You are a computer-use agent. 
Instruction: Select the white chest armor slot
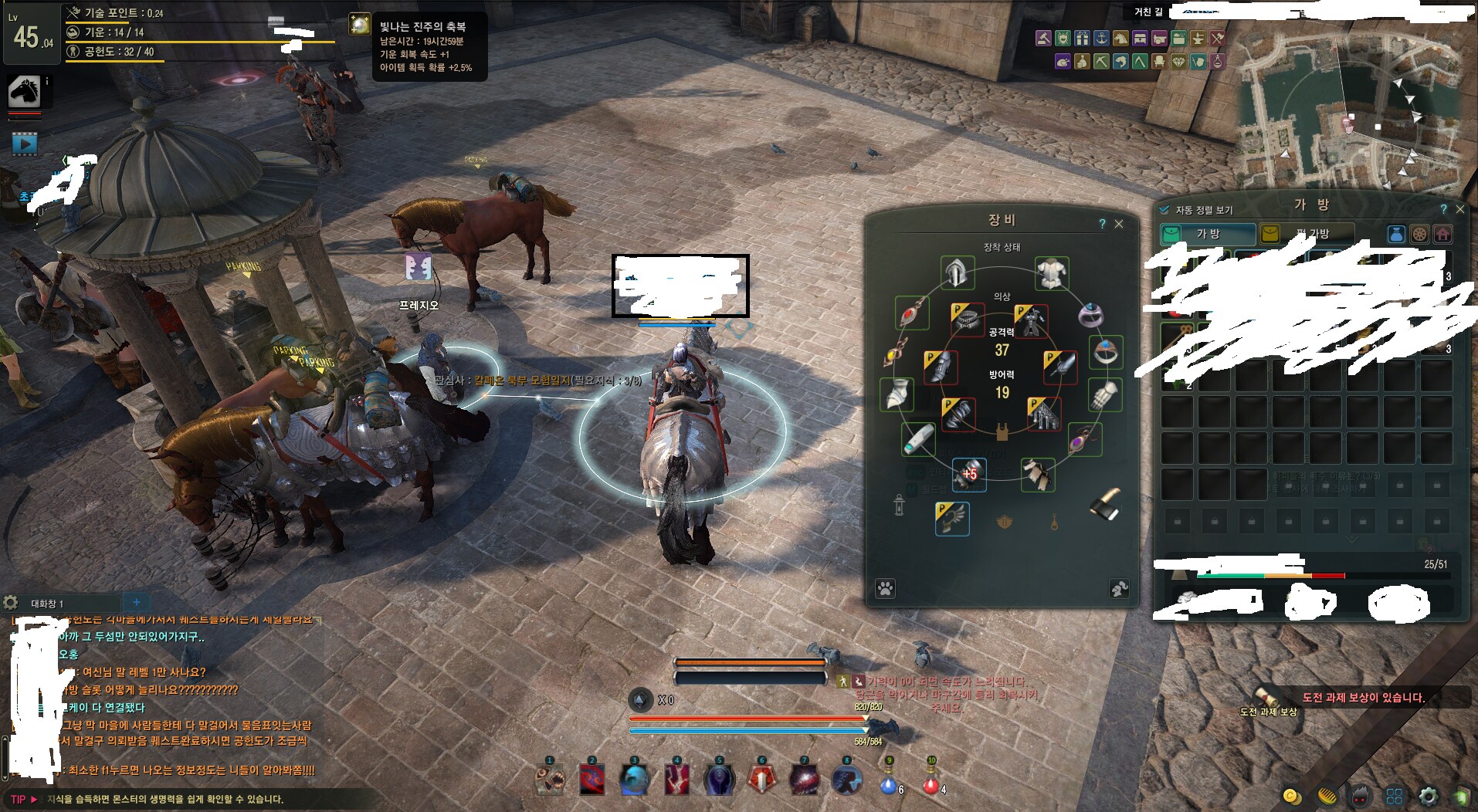1051,273
